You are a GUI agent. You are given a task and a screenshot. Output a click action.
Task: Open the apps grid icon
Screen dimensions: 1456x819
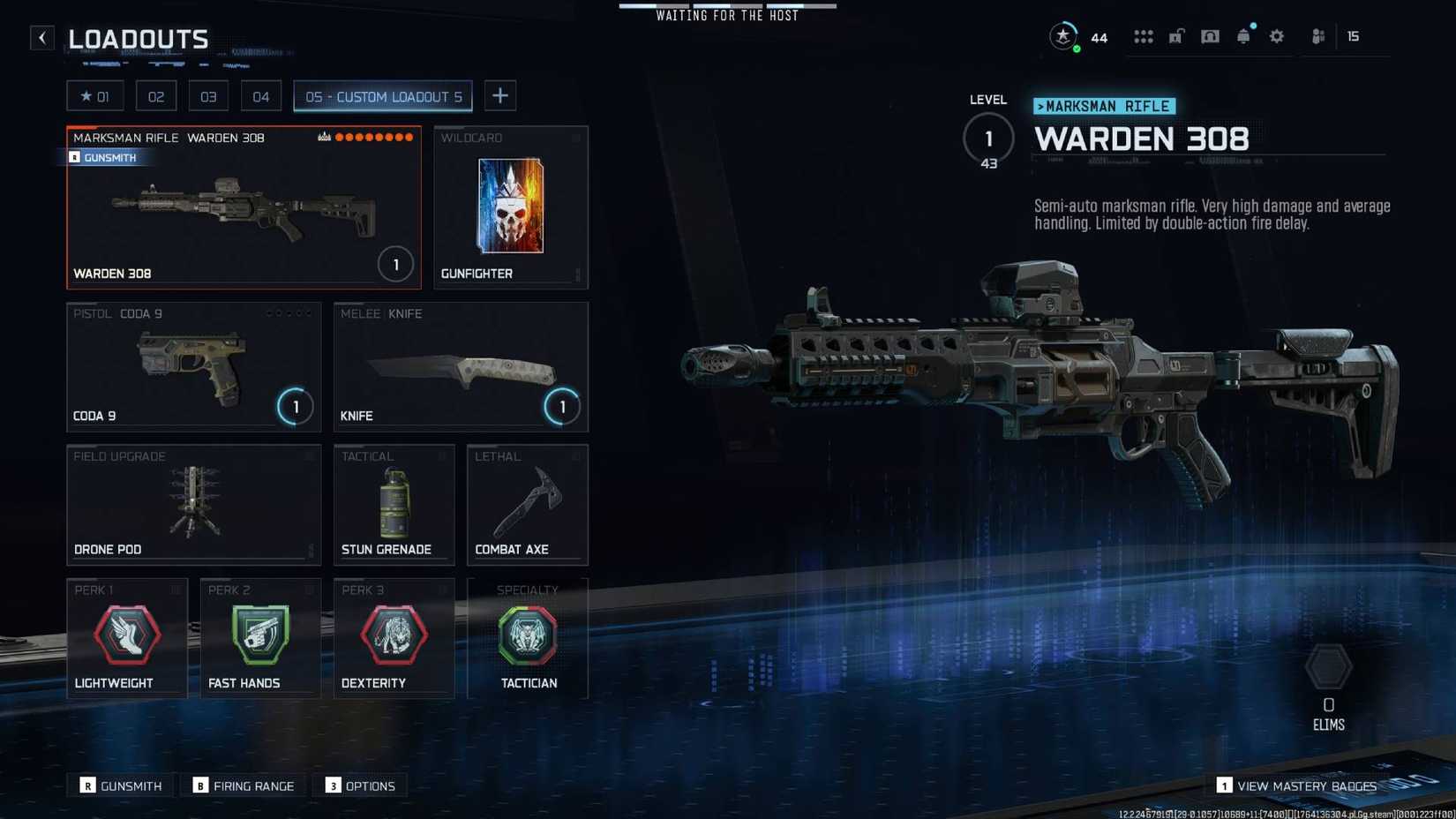(x=1144, y=36)
